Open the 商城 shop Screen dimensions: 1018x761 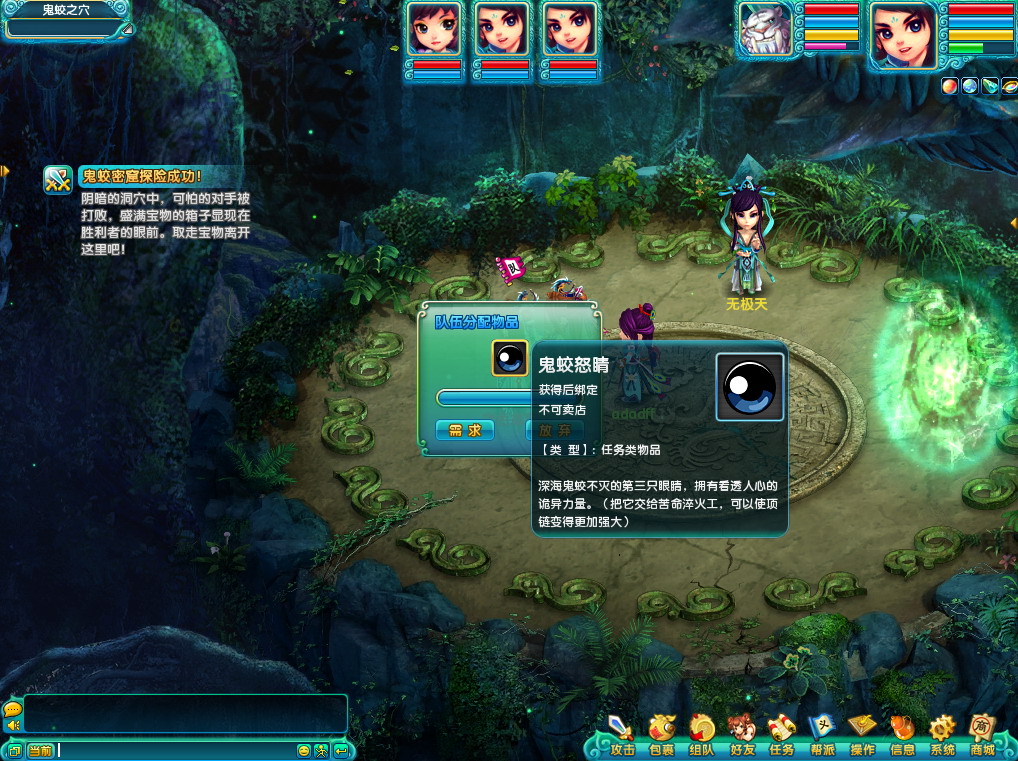click(x=982, y=736)
